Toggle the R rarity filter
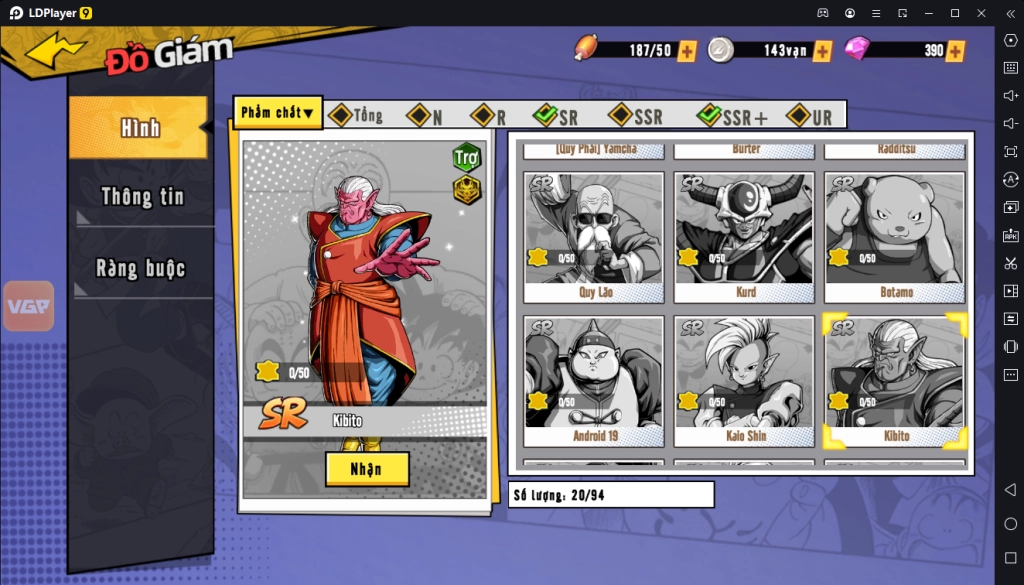Image resolution: width=1024 pixels, height=585 pixels. click(483, 116)
